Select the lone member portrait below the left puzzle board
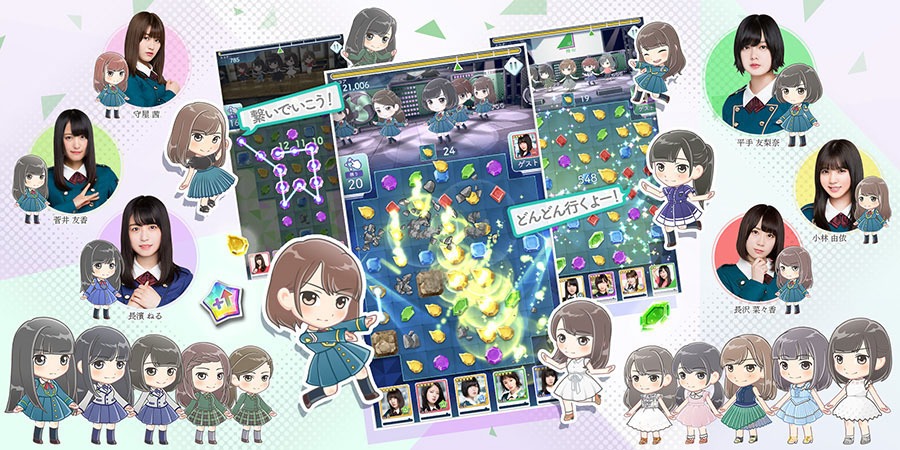The image size is (900, 450). (x=260, y=264)
